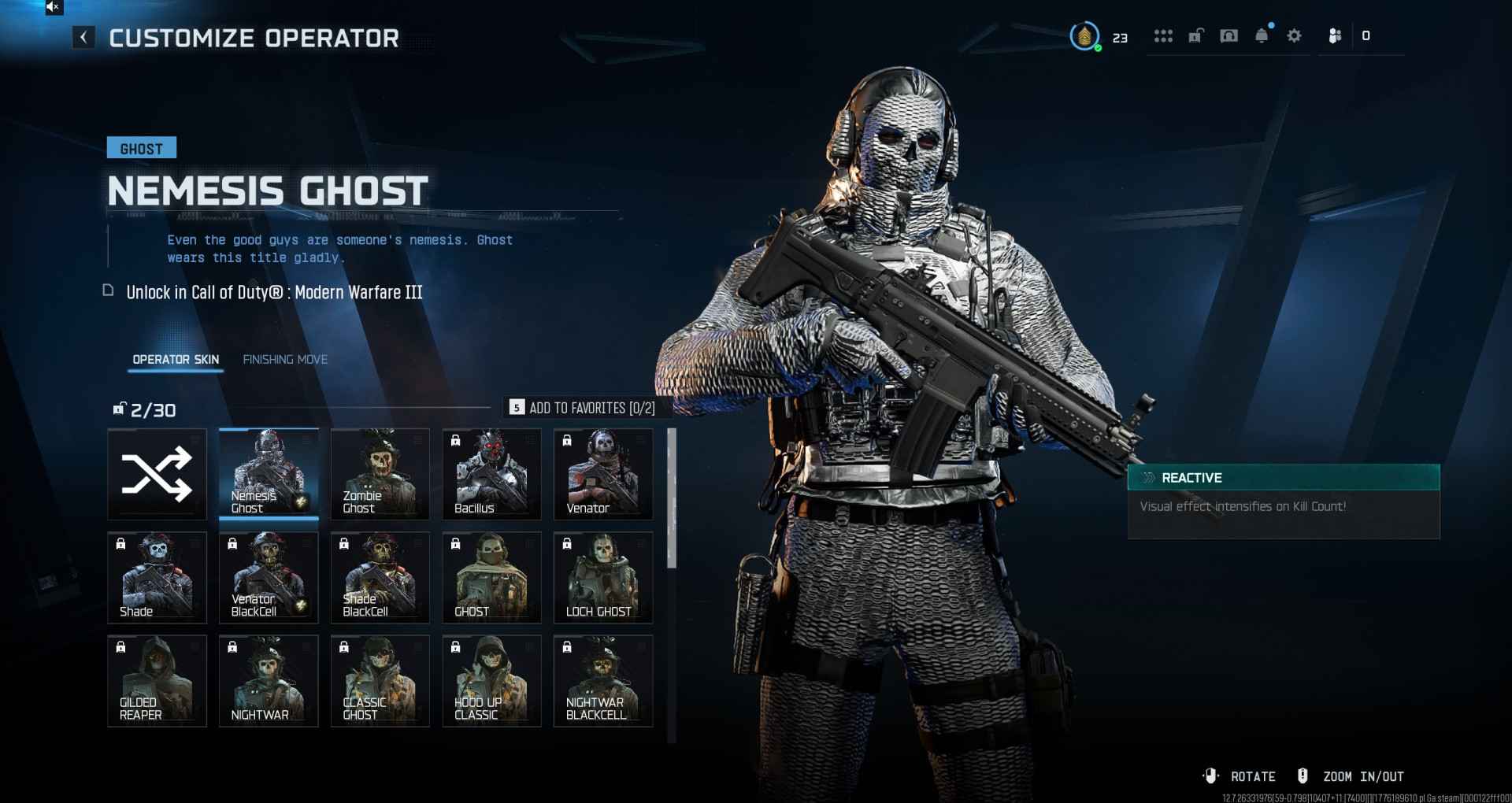Image resolution: width=1512 pixels, height=803 pixels.
Task: Choose the Venator operator skin
Action: [x=603, y=474]
